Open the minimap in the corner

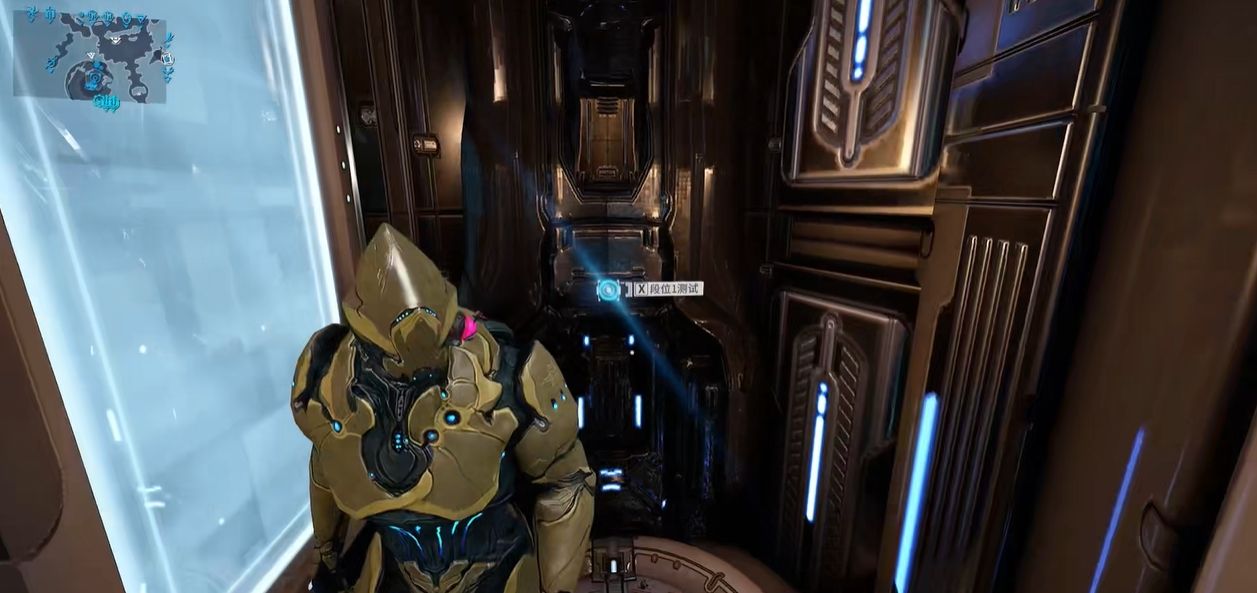[90, 58]
